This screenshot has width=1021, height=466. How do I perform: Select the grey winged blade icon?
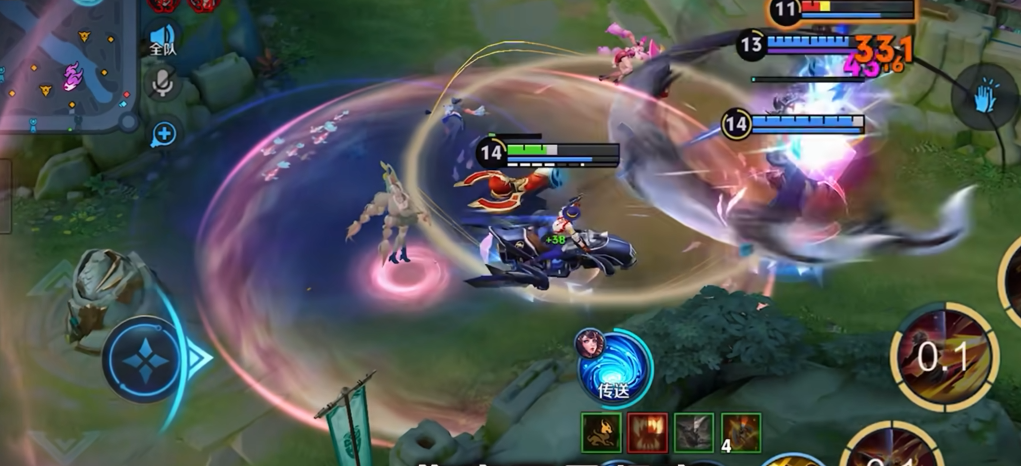pyautogui.click(x=693, y=432)
